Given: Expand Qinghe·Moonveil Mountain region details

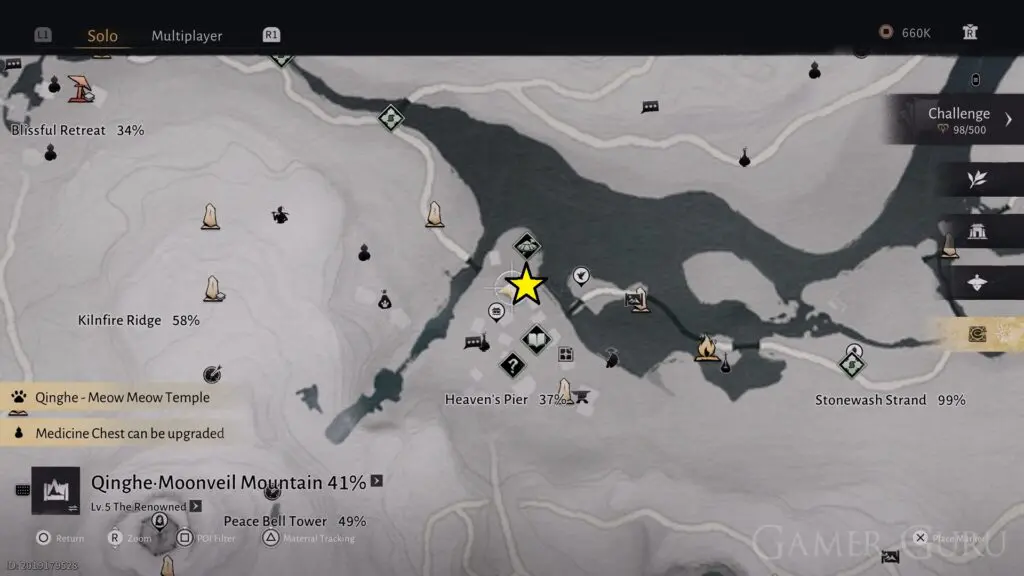Looking at the screenshot, I should tap(376, 481).
